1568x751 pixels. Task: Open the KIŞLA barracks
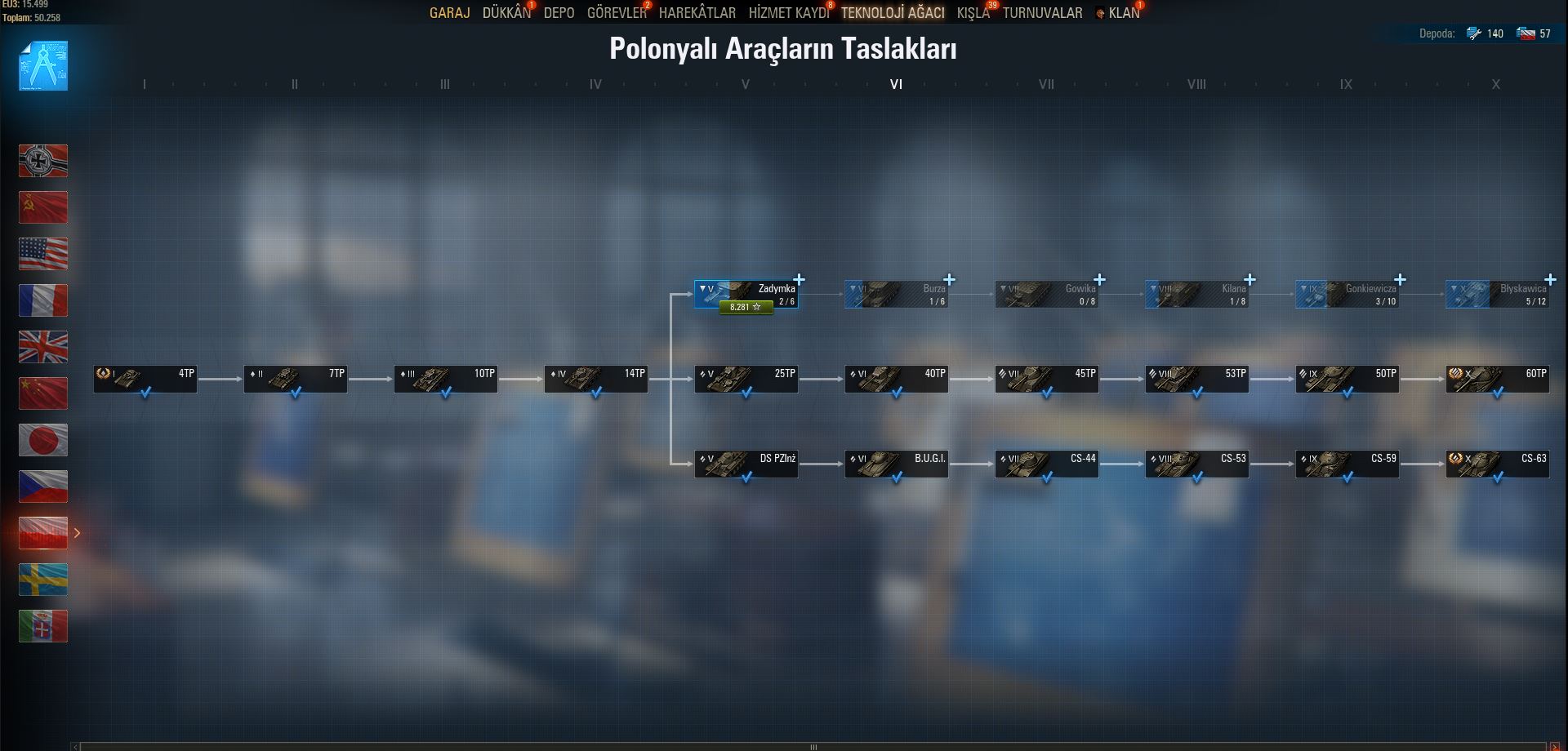(973, 13)
